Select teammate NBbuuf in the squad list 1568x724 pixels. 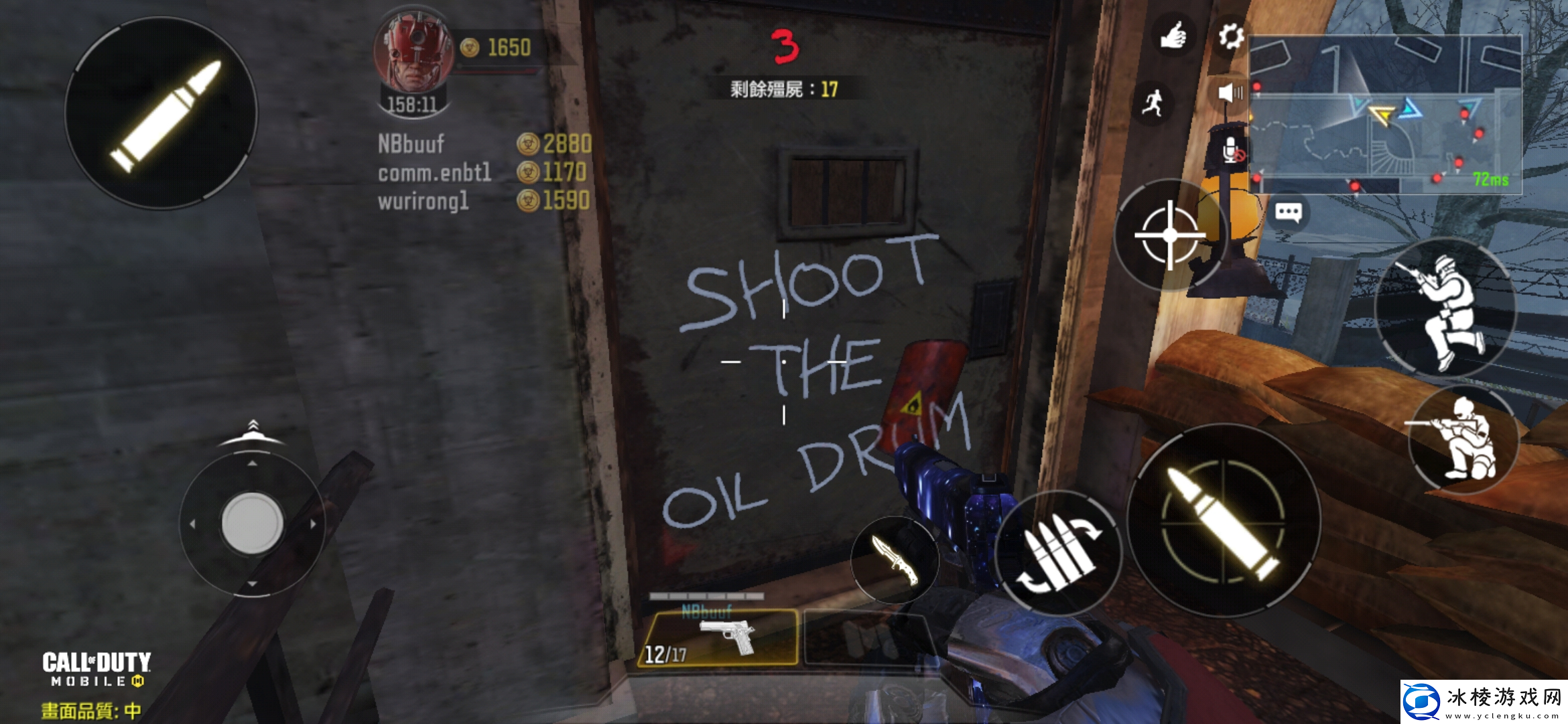coord(411,143)
